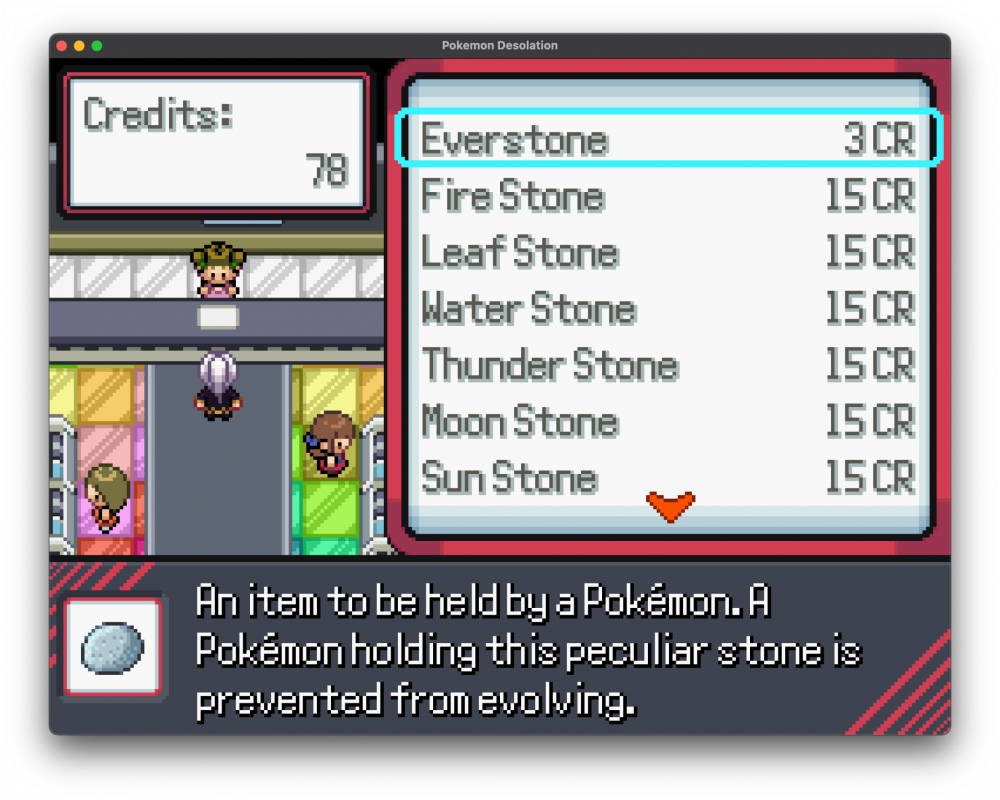Image resolution: width=1000 pixels, height=800 pixels.
Task: Select the Everstone shop entry
Action: (667, 139)
